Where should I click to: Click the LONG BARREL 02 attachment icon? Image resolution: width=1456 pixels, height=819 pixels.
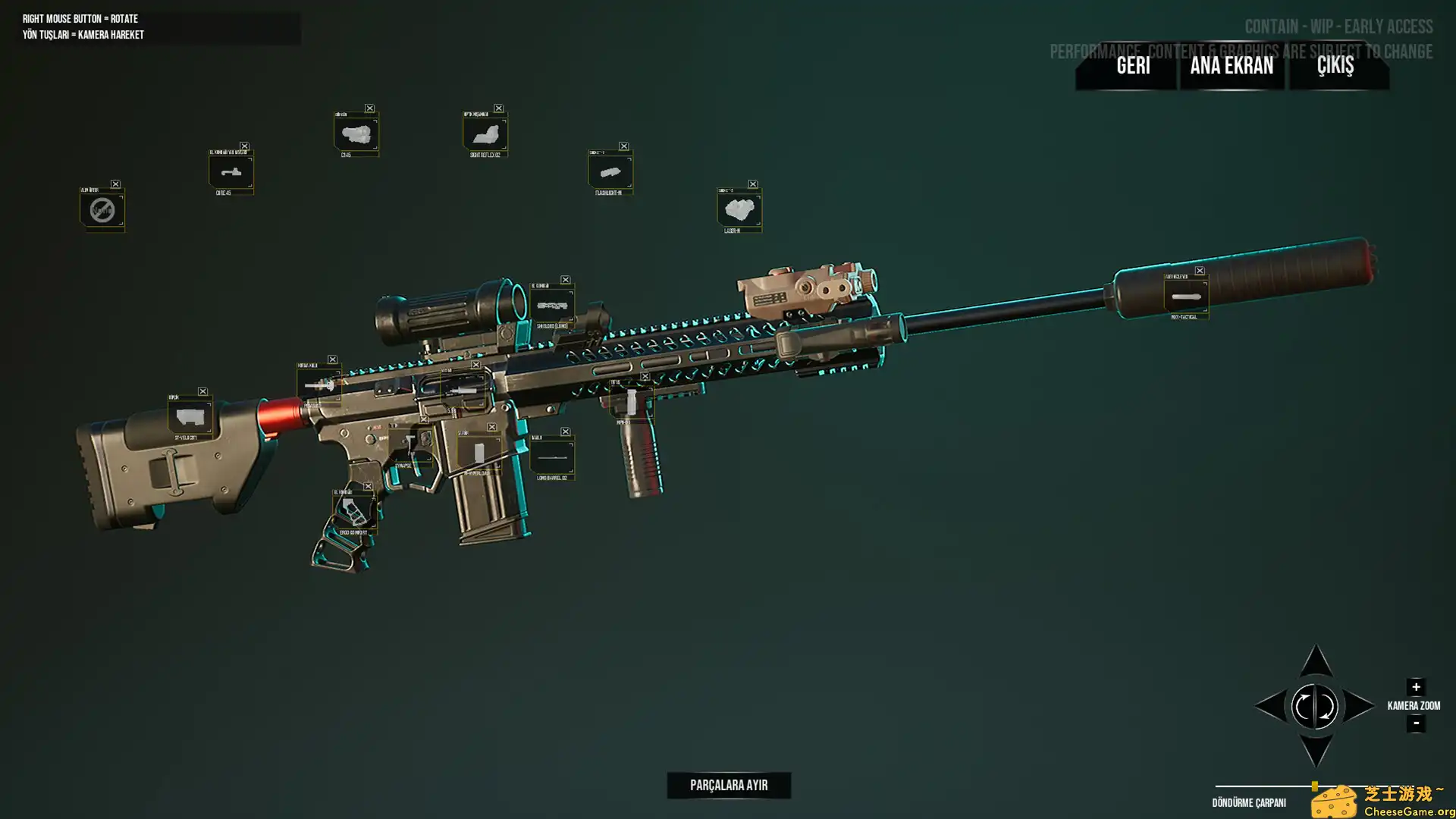[x=551, y=455]
